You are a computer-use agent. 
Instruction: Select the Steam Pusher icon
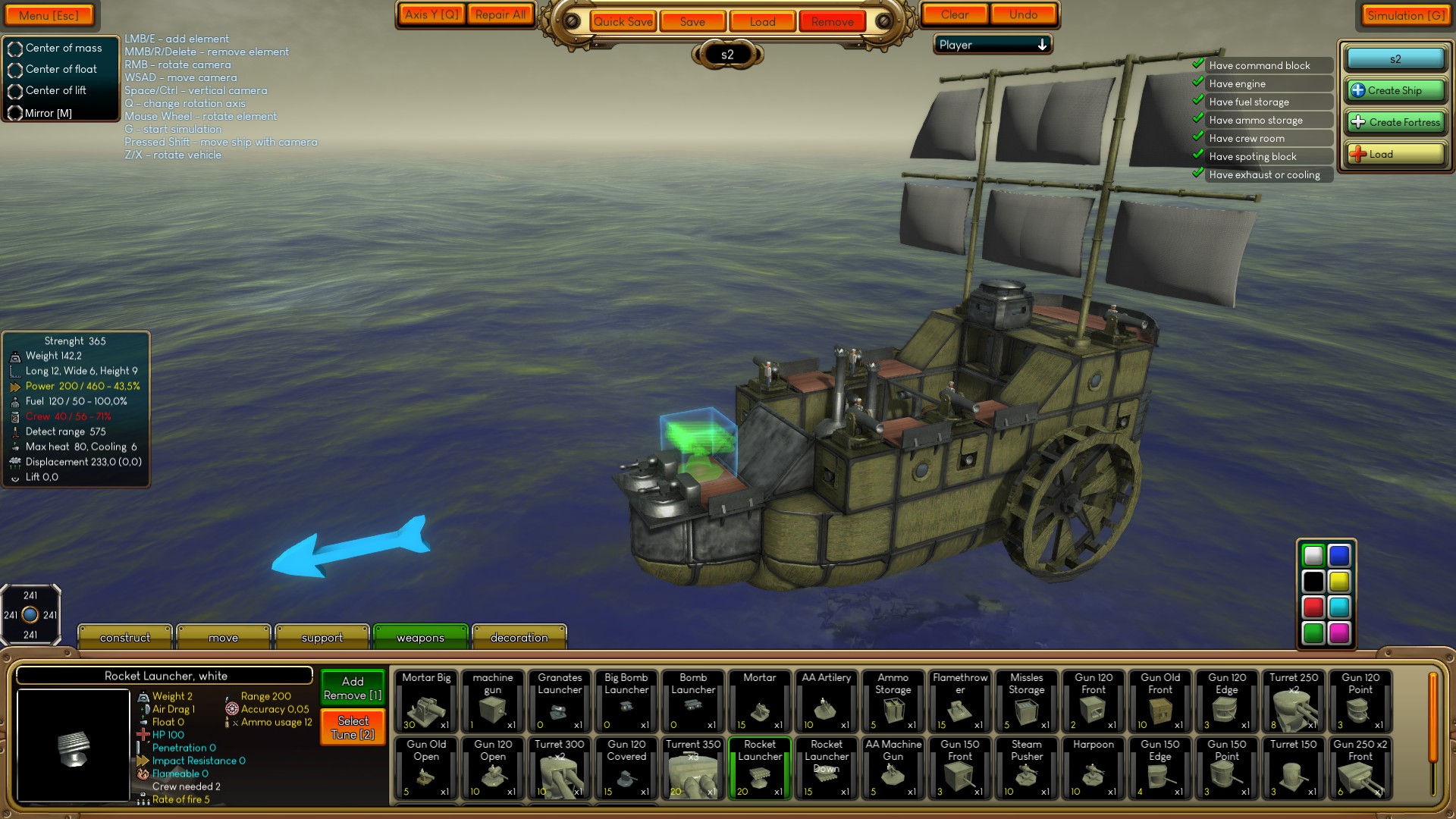coord(1026,768)
